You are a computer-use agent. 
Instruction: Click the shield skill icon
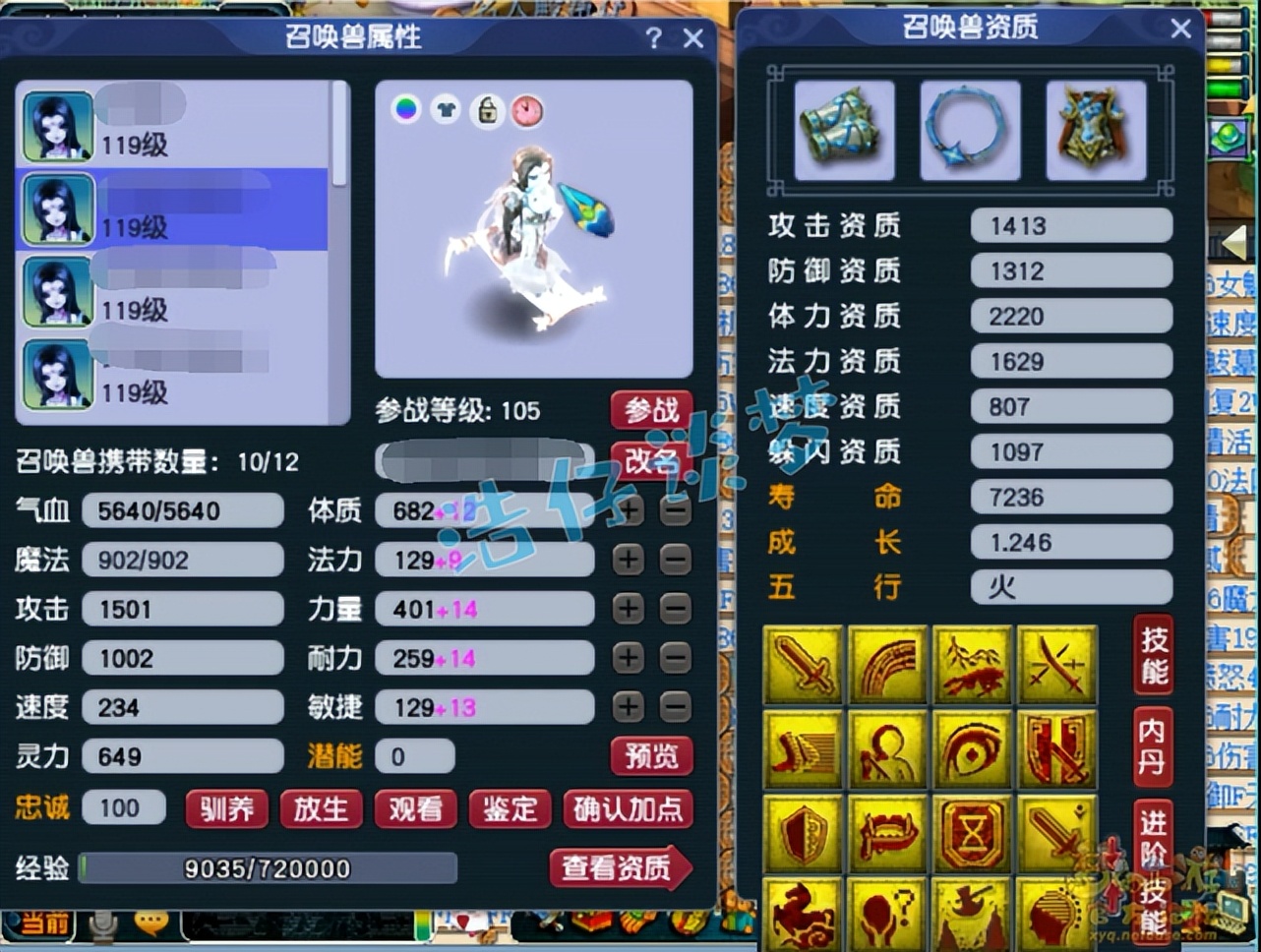(x=804, y=832)
